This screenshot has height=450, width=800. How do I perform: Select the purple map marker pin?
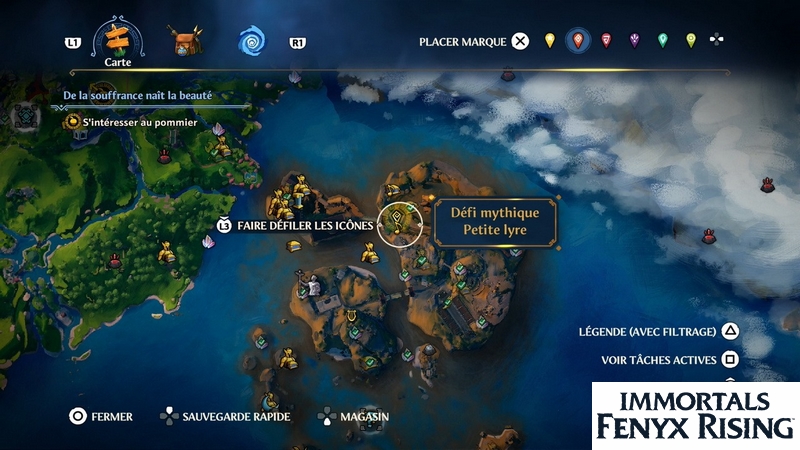634,41
